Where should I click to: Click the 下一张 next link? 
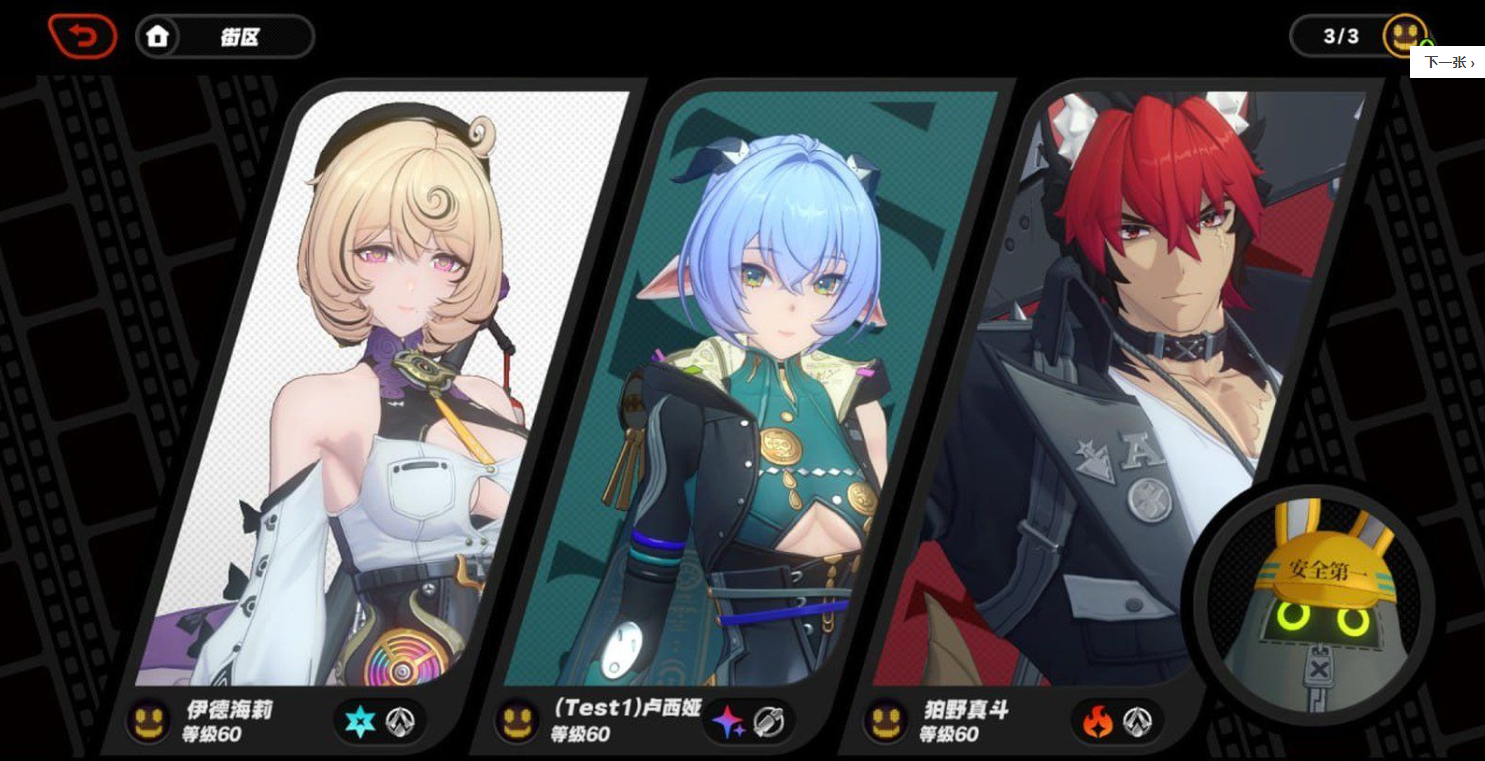1447,62
